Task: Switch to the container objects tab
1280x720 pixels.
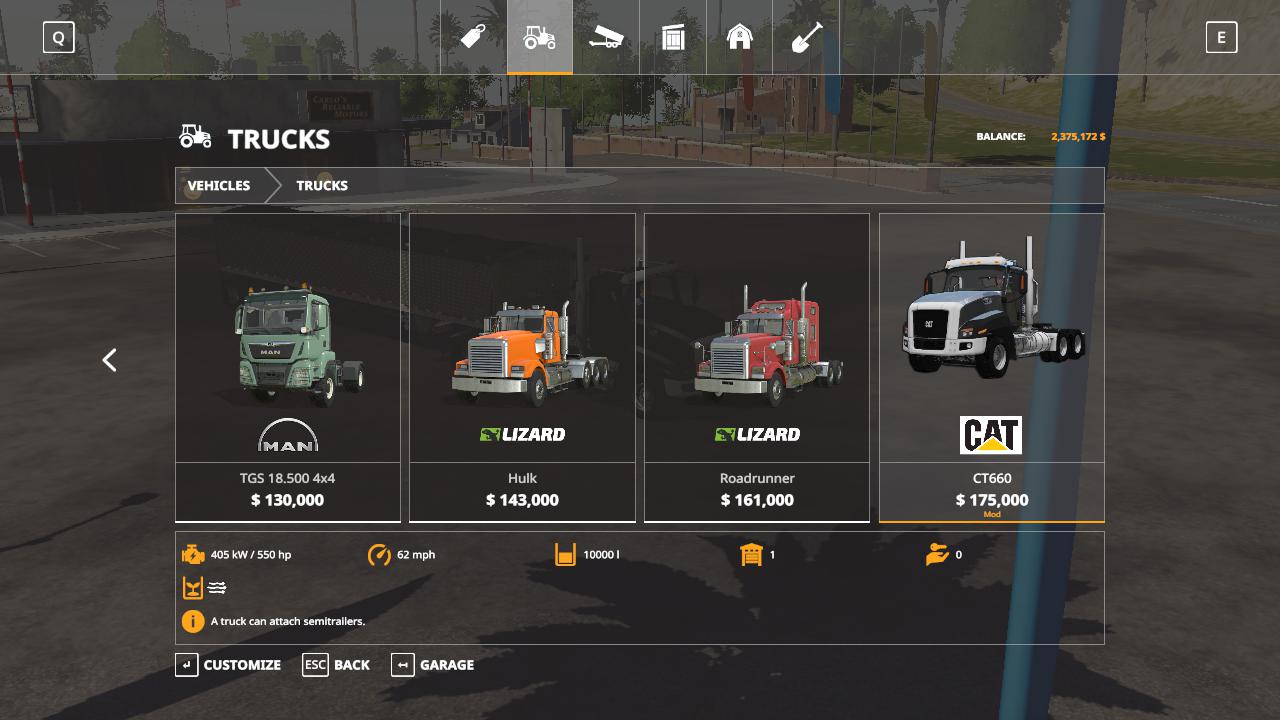Action: 673,38
